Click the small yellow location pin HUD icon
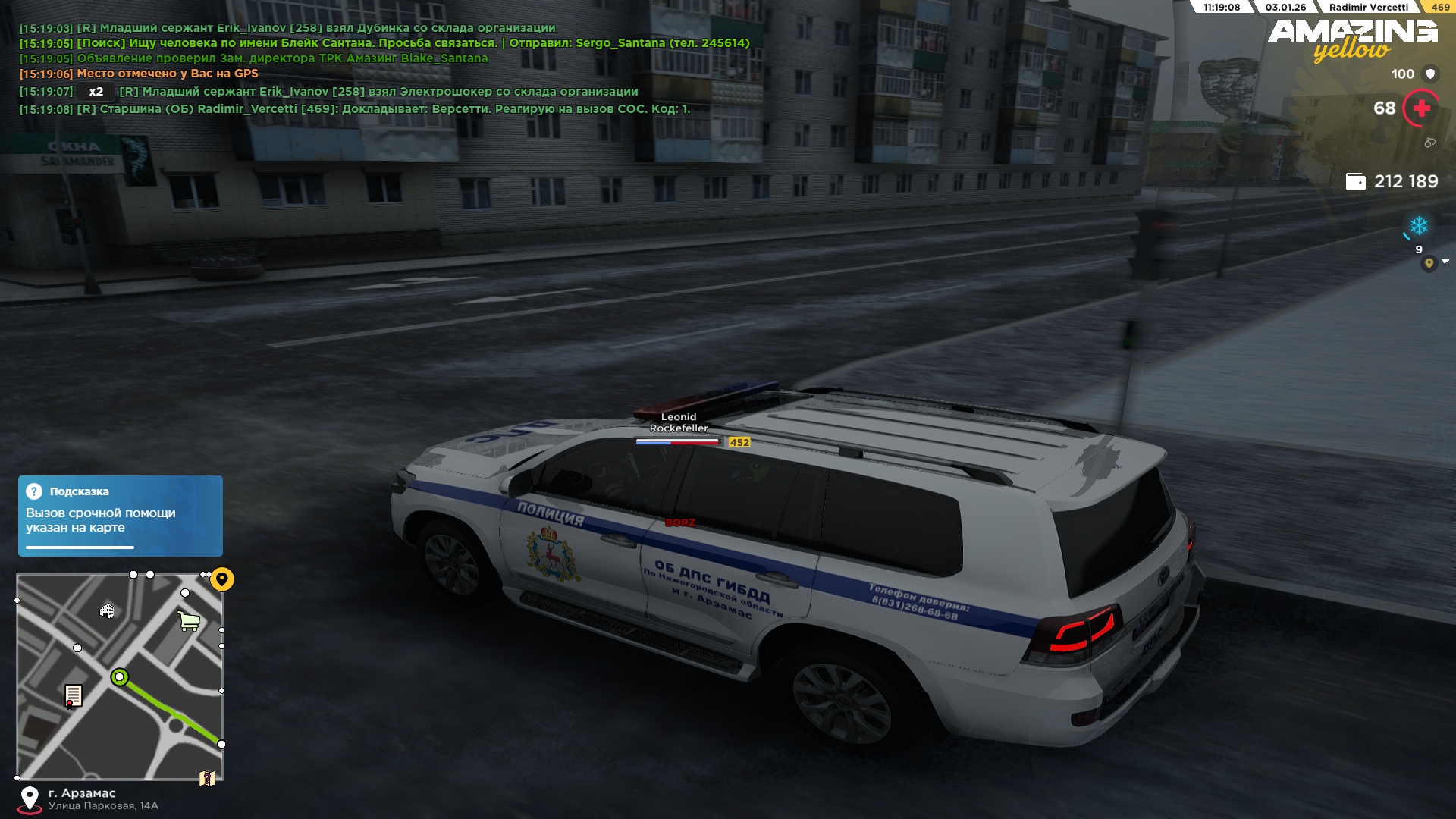The image size is (1456, 819). (1429, 263)
